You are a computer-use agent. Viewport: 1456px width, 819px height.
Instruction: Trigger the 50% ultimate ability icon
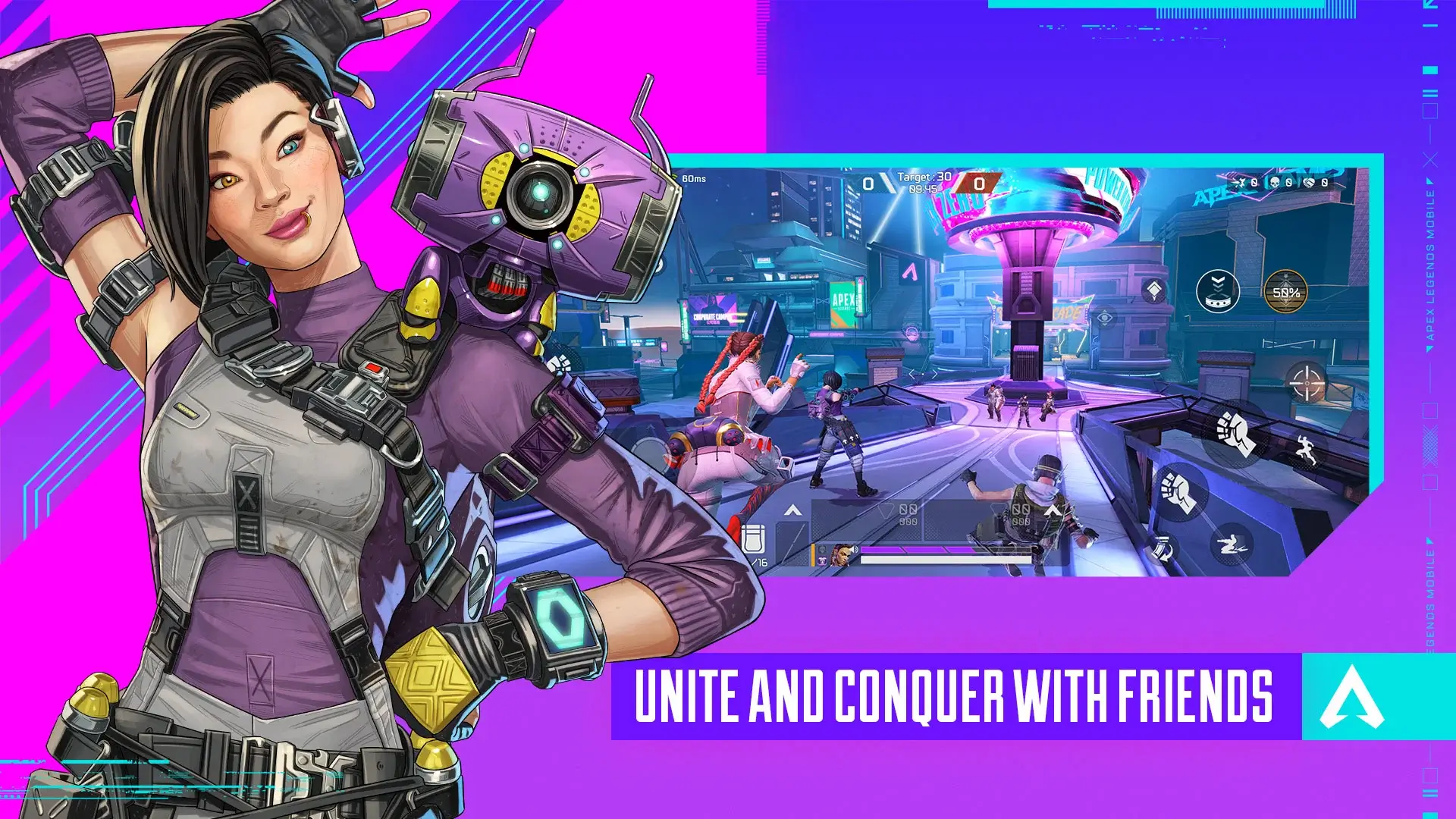coord(1286,291)
